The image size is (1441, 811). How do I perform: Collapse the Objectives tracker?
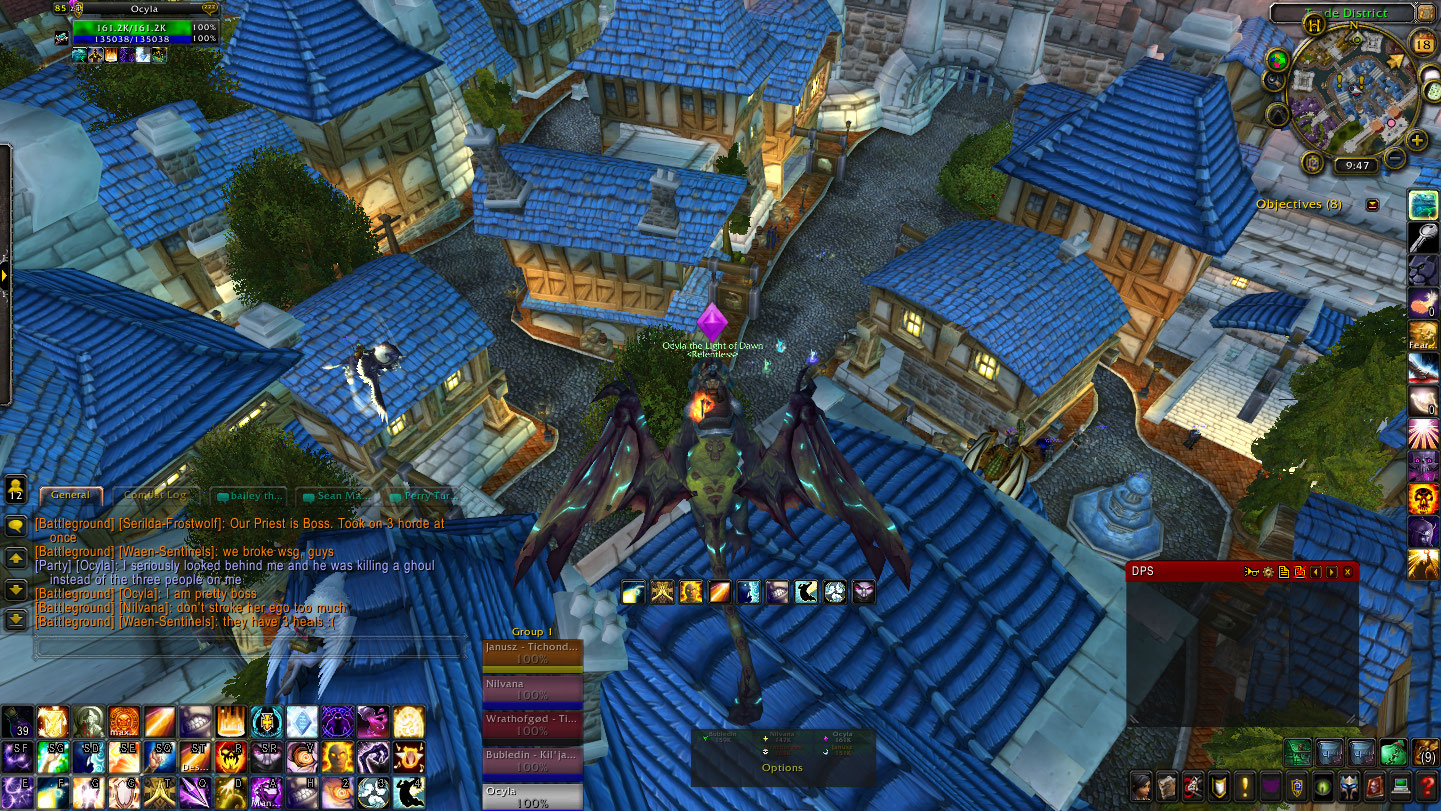click(x=1372, y=204)
